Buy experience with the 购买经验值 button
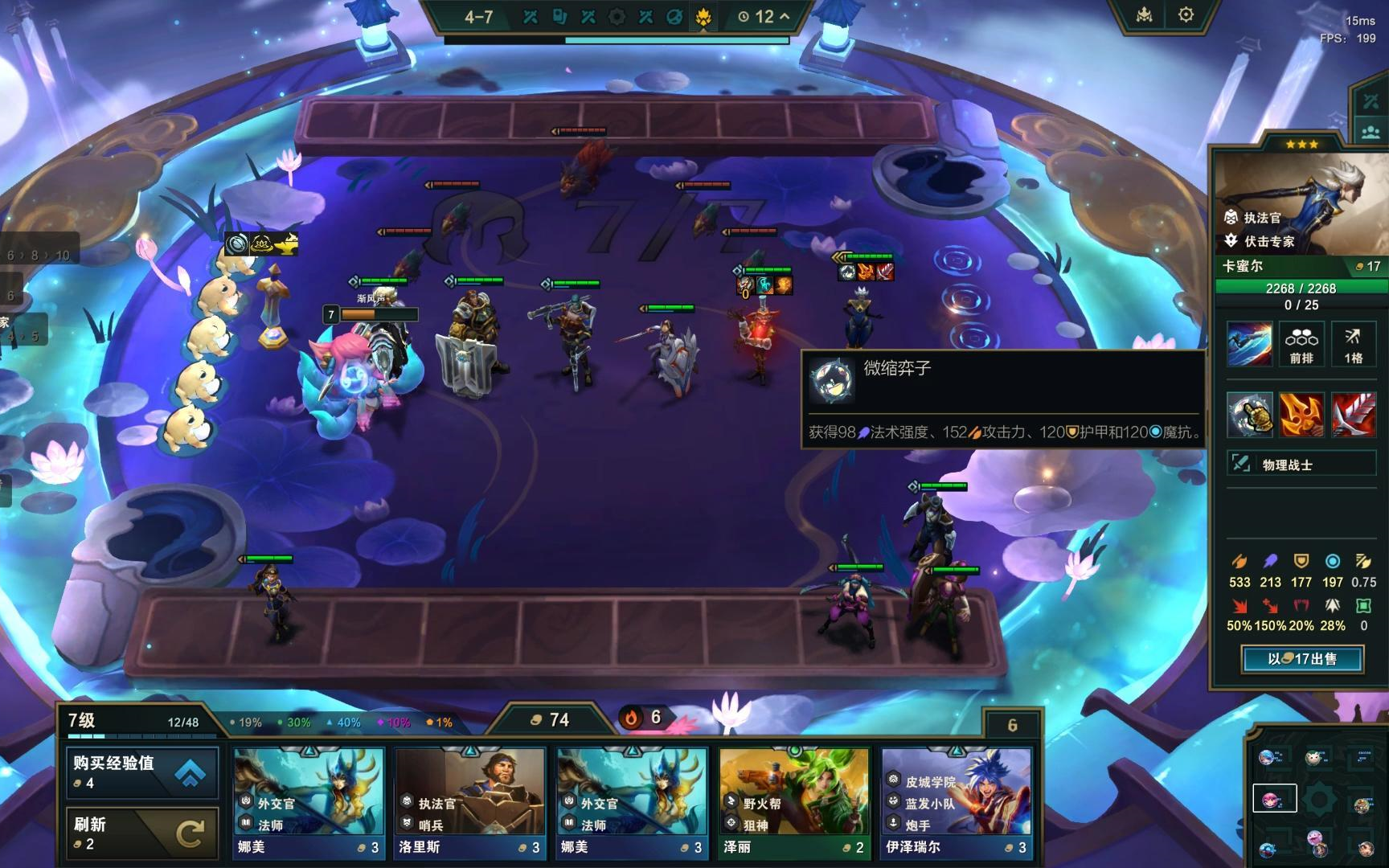This screenshot has width=1389, height=868. tap(142, 772)
